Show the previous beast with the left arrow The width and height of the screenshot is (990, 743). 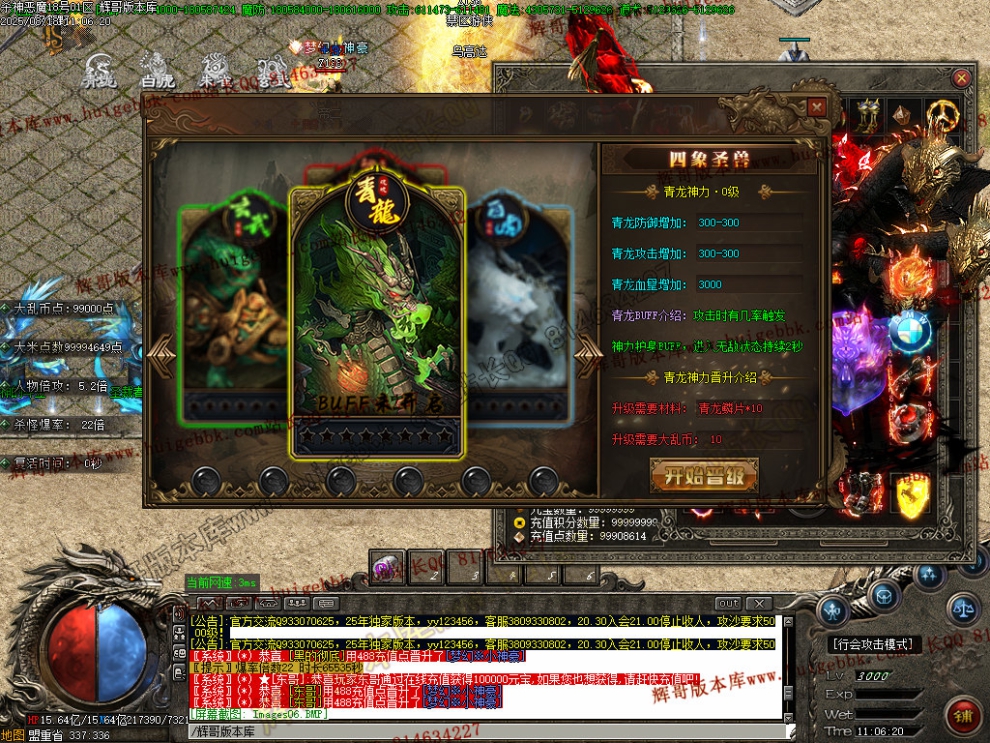tap(160, 350)
